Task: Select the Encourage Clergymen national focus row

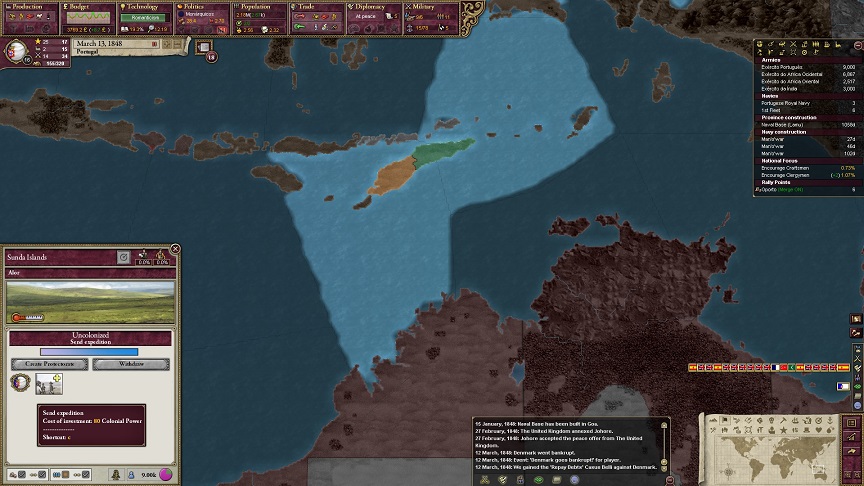Action: [790, 174]
